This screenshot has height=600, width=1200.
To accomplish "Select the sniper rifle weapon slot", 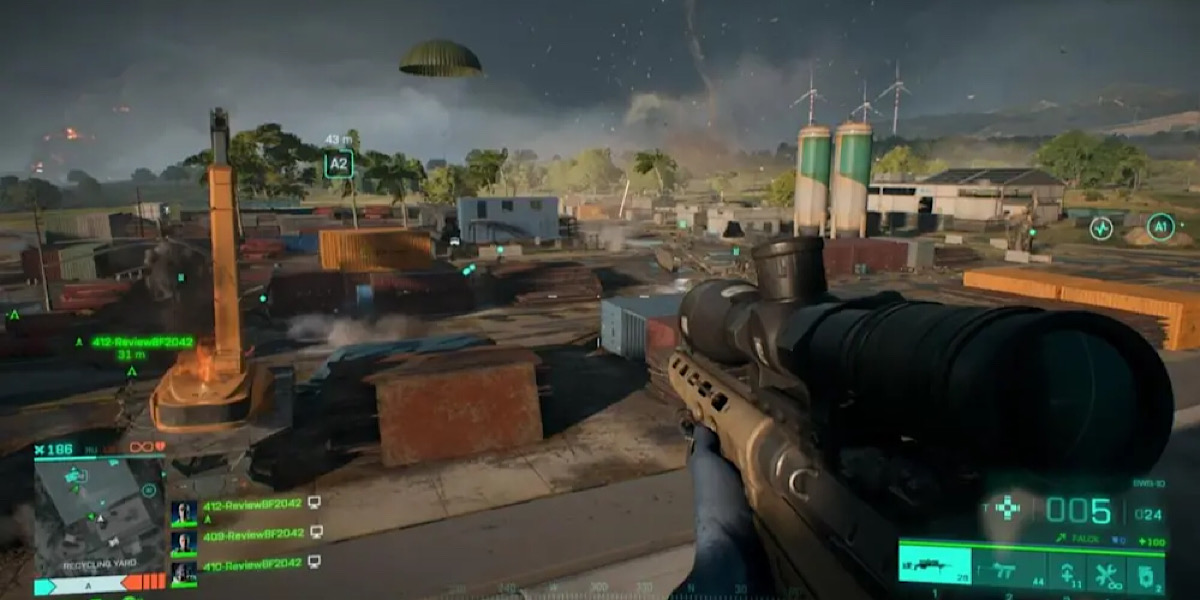I will pyautogui.click(x=934, y=566).
